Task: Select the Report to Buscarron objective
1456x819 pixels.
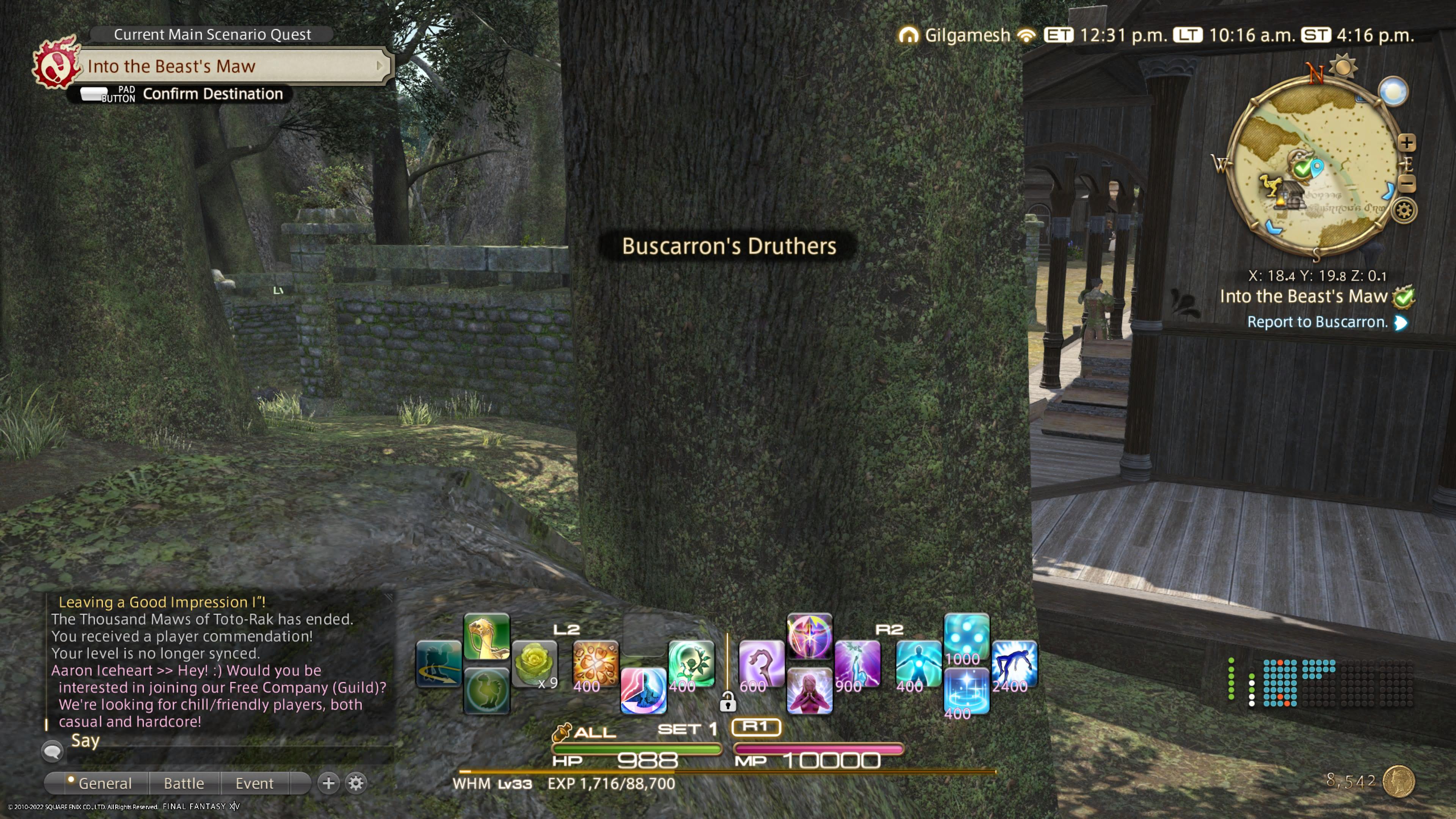Action: 1318,322
